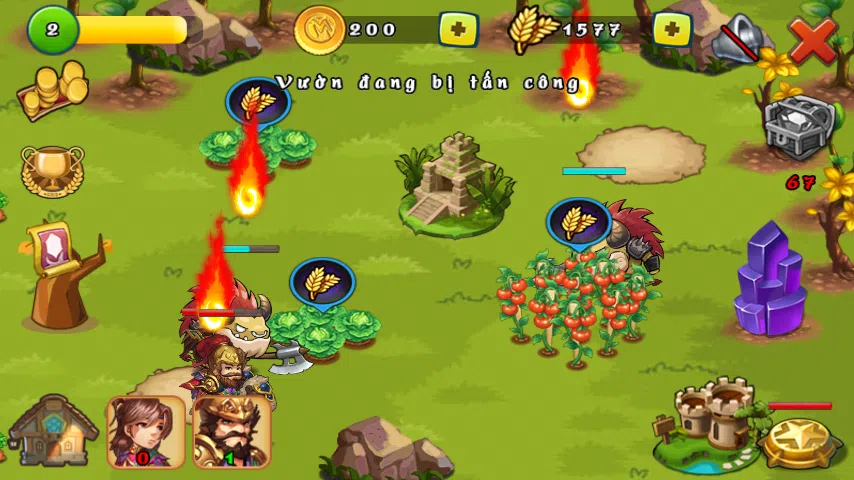Select the bearded warrior hero portrait
The width and height of the screenshot is (854, 480).
coord(232,431)
